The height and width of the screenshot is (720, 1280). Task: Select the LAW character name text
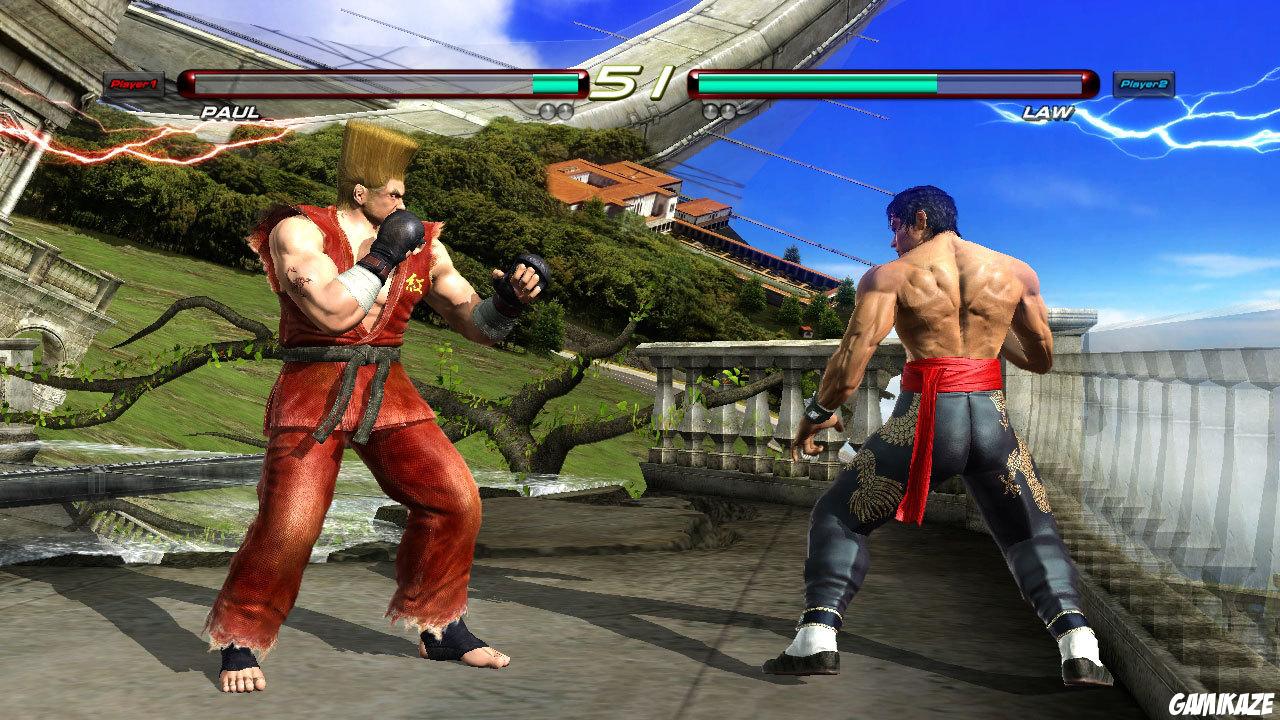(x=1048, y=111)
